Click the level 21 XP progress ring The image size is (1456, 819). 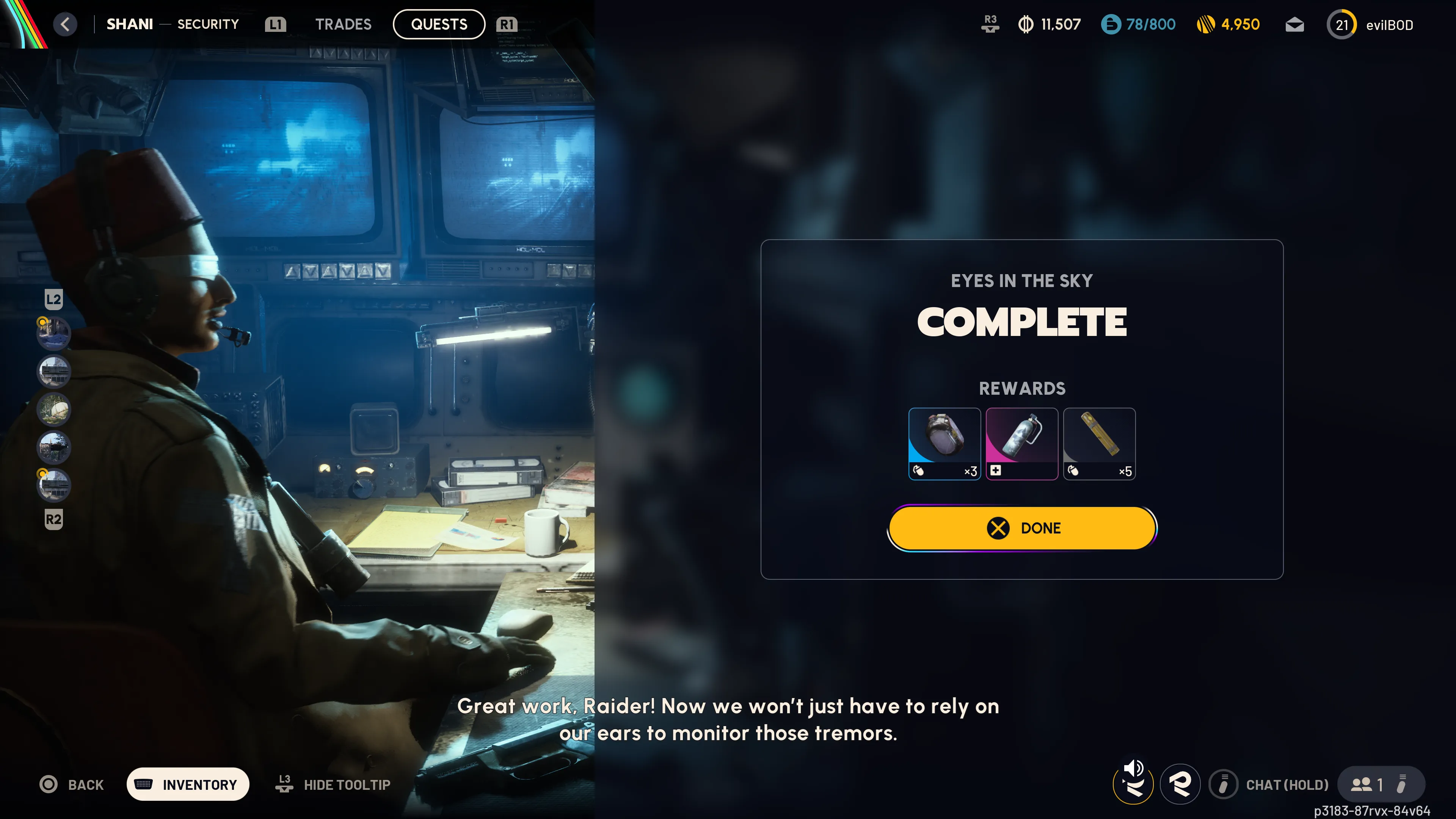coord(1342,24)
